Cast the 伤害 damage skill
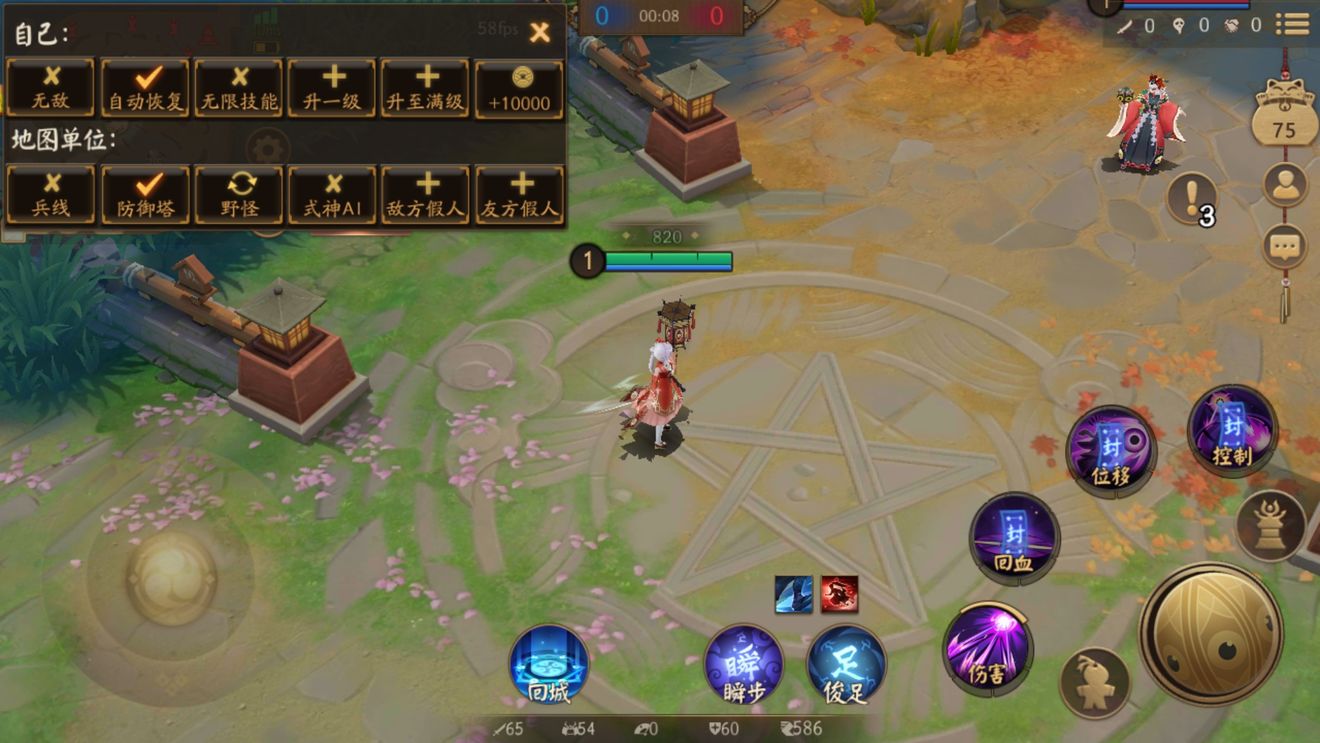This screenshot has height=743, width=1320. tap(987, 647)
